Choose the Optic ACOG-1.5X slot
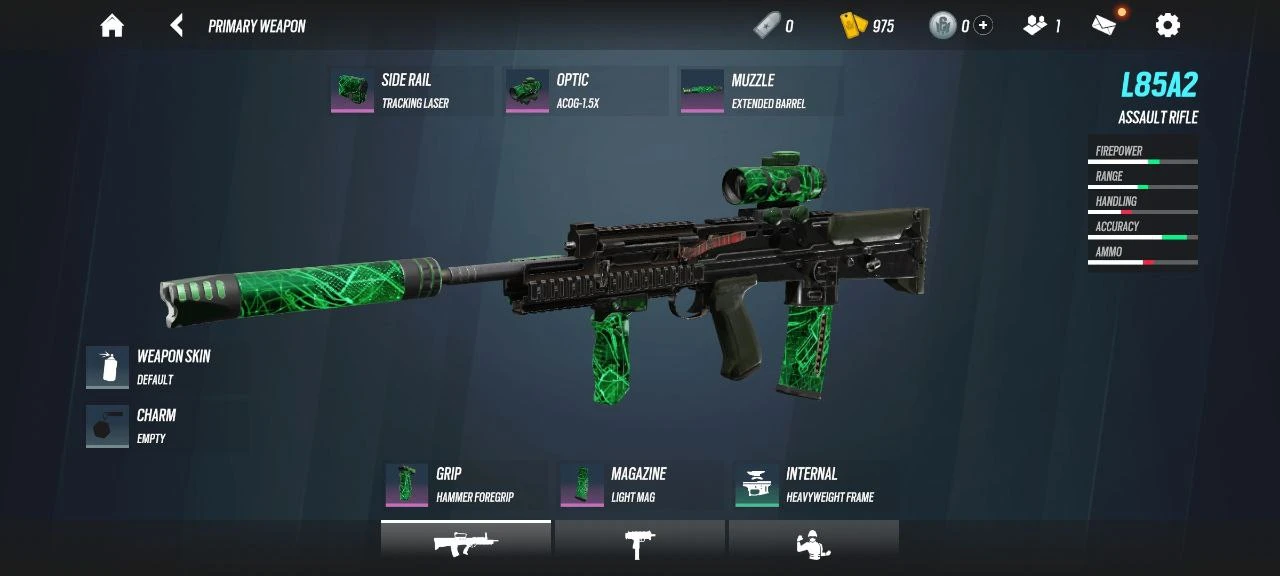 [585, 91]
